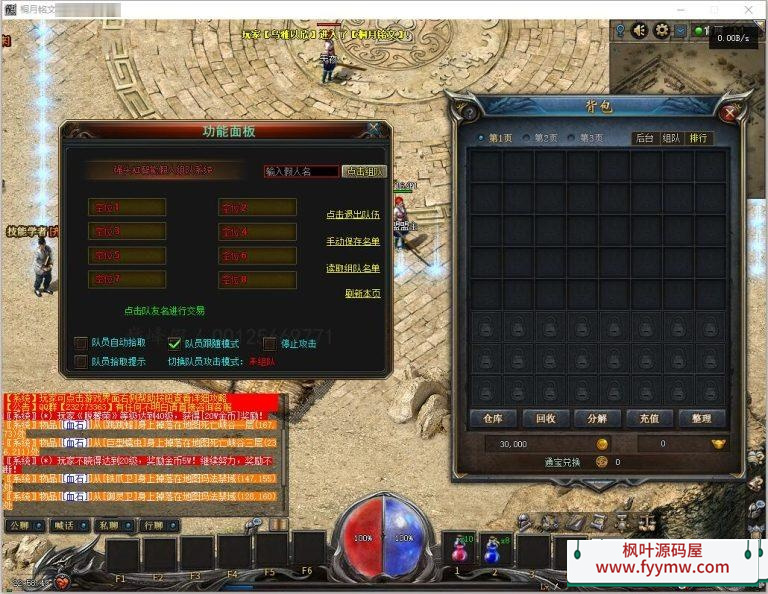The image size is (768, 594).
Task: Open the 充值 recharge button
Action: click(648, 418)
